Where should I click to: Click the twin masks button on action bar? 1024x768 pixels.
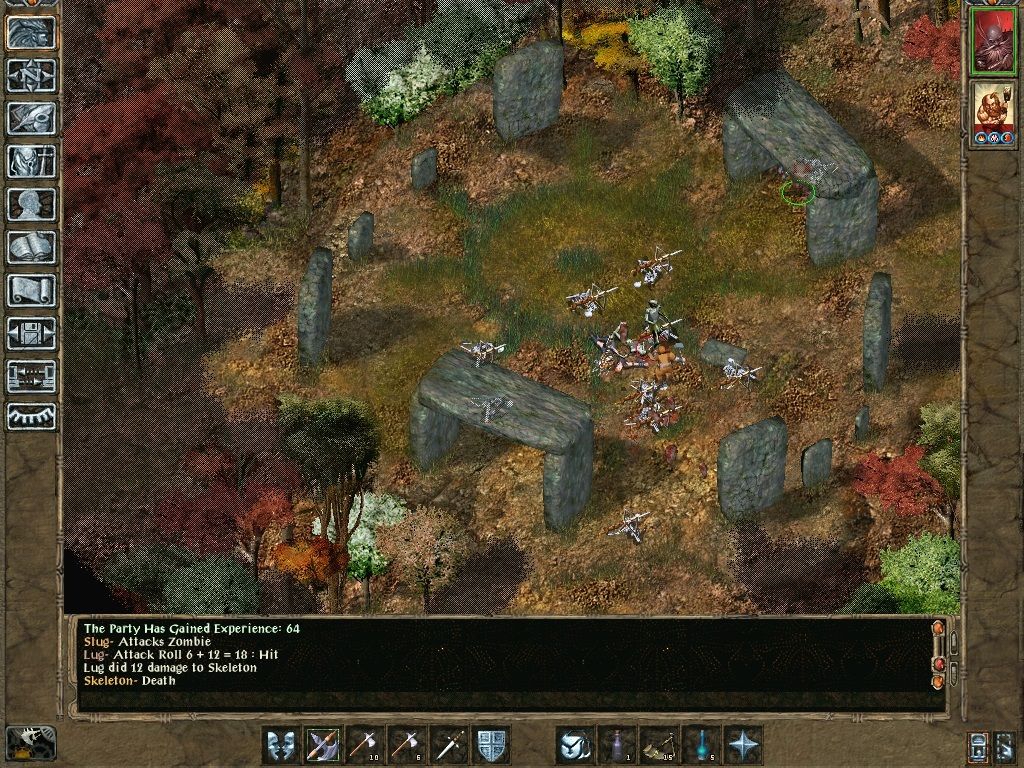(281, 745)
